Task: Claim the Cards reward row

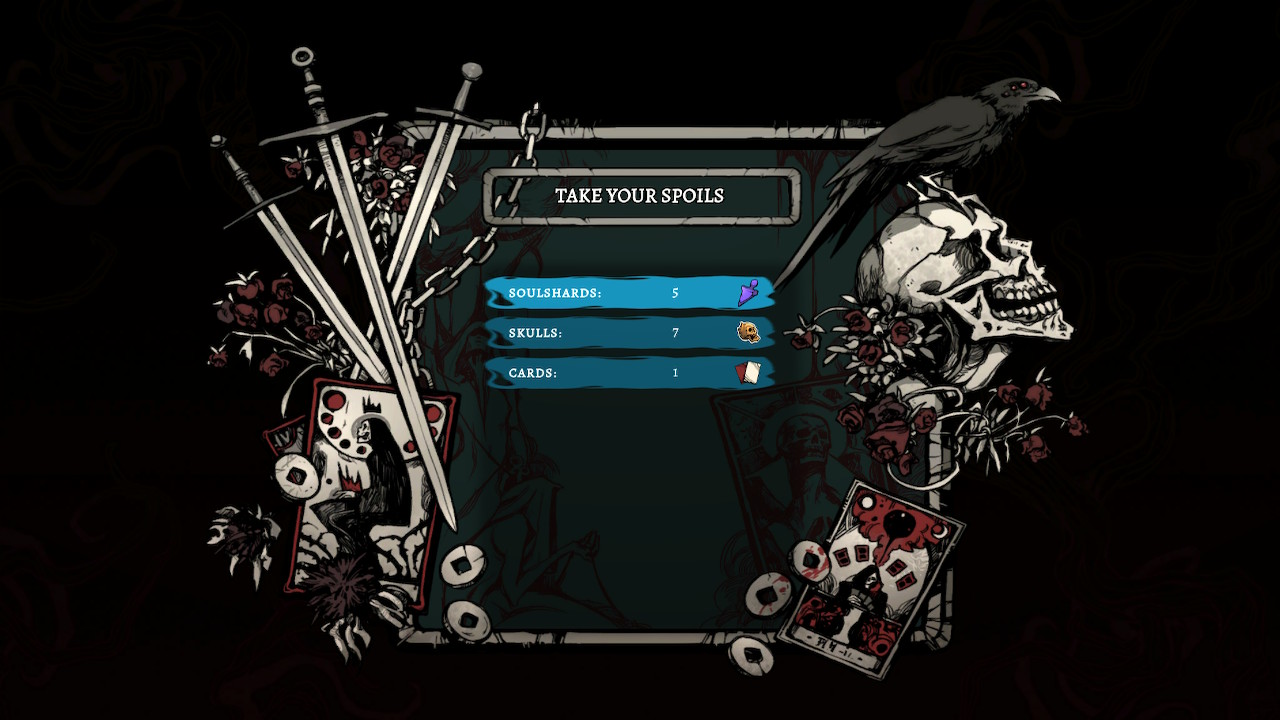Action: pos(630,373)
